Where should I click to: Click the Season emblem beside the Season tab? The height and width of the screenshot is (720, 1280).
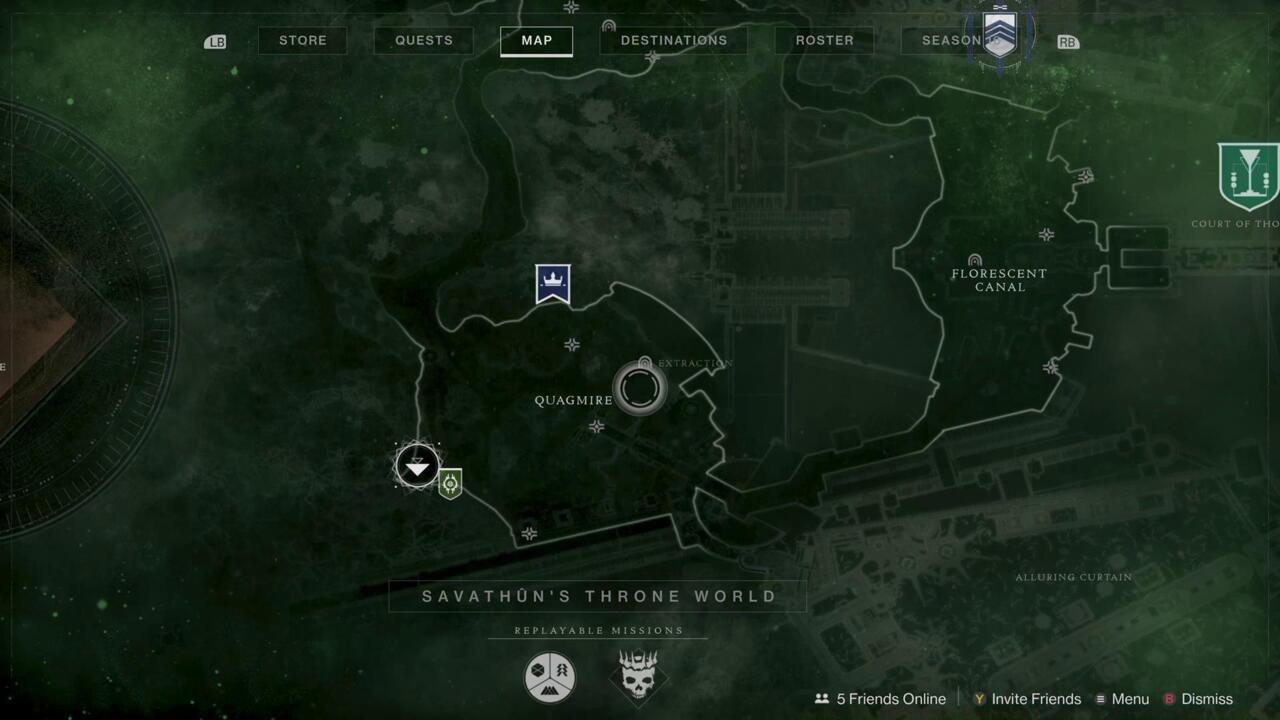(998, 33)
